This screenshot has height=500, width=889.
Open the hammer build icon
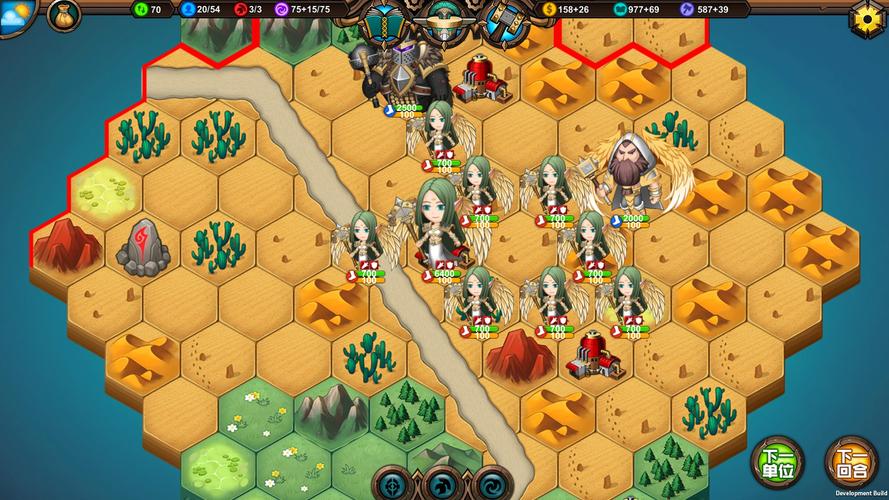(x=506, y=22)
